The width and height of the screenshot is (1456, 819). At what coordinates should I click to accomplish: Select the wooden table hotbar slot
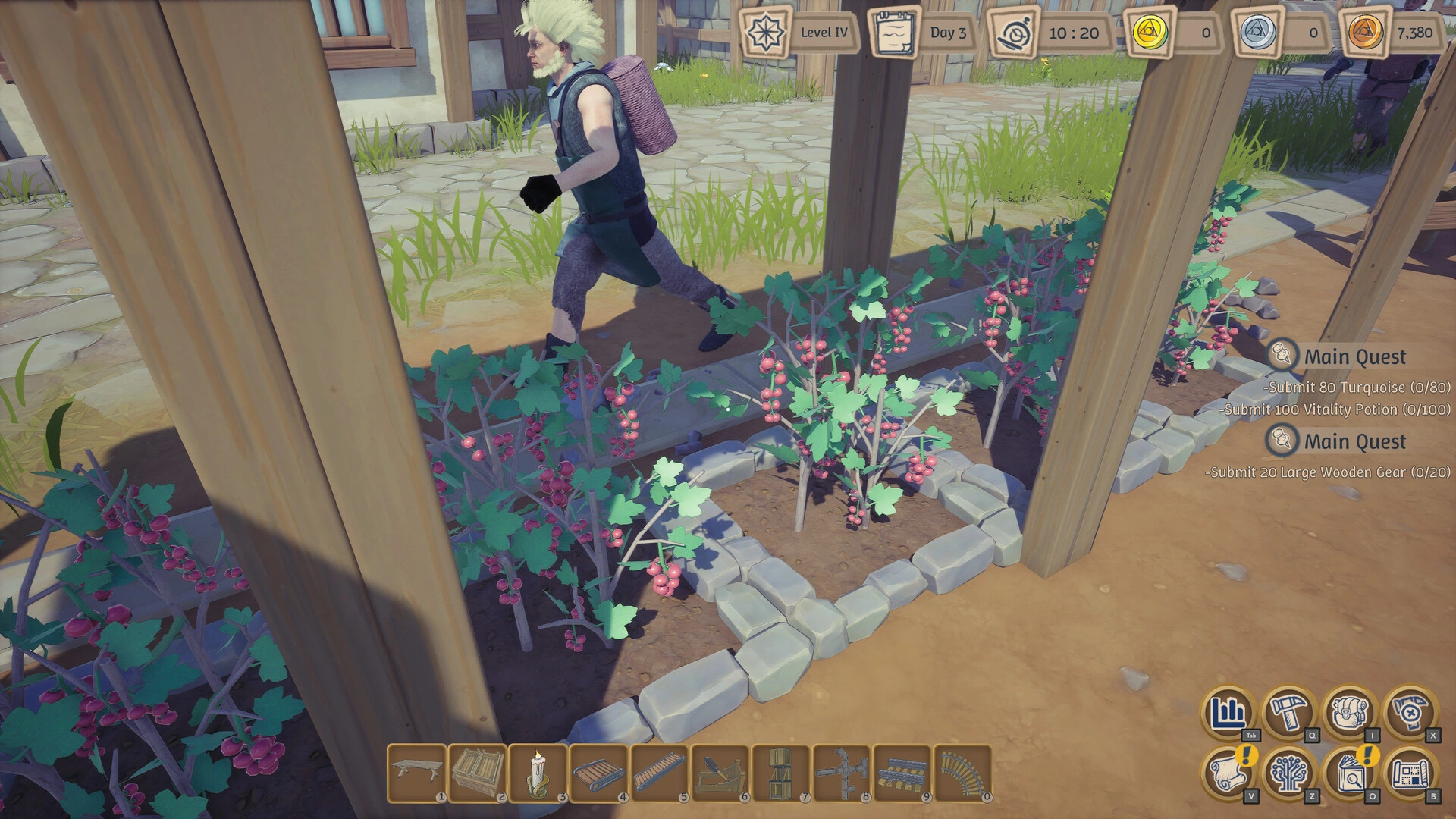click(416, 772)
